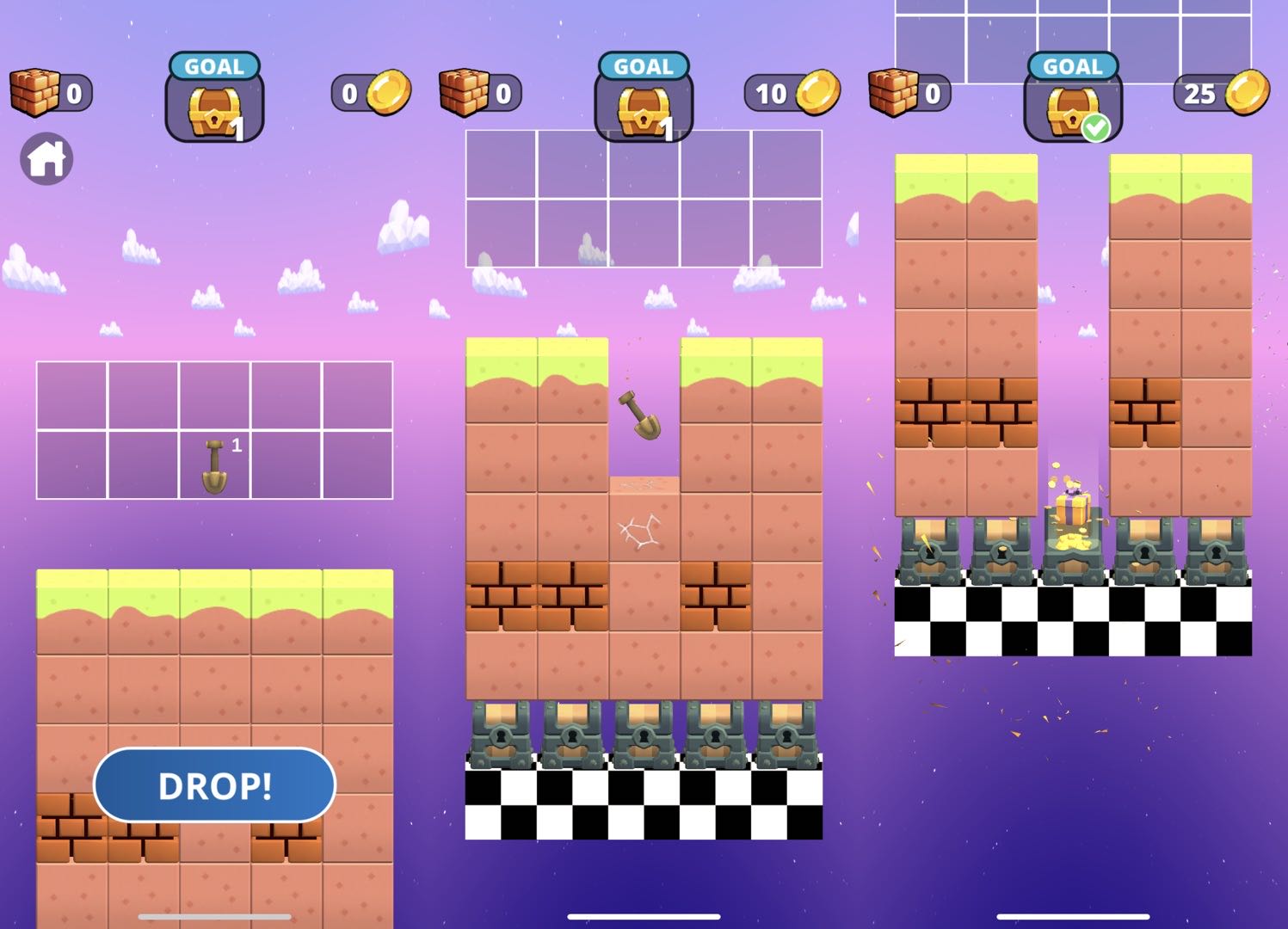Select the shovel in the item grid
The width and height of the screenshot is (1288, 929).
[215, 465]
